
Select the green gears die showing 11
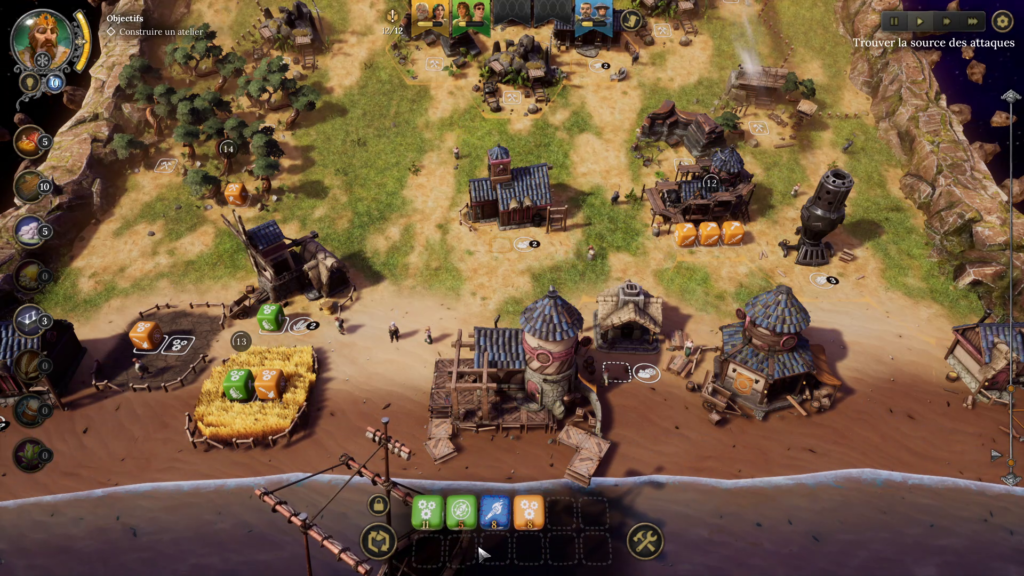[x=427, y=511]
